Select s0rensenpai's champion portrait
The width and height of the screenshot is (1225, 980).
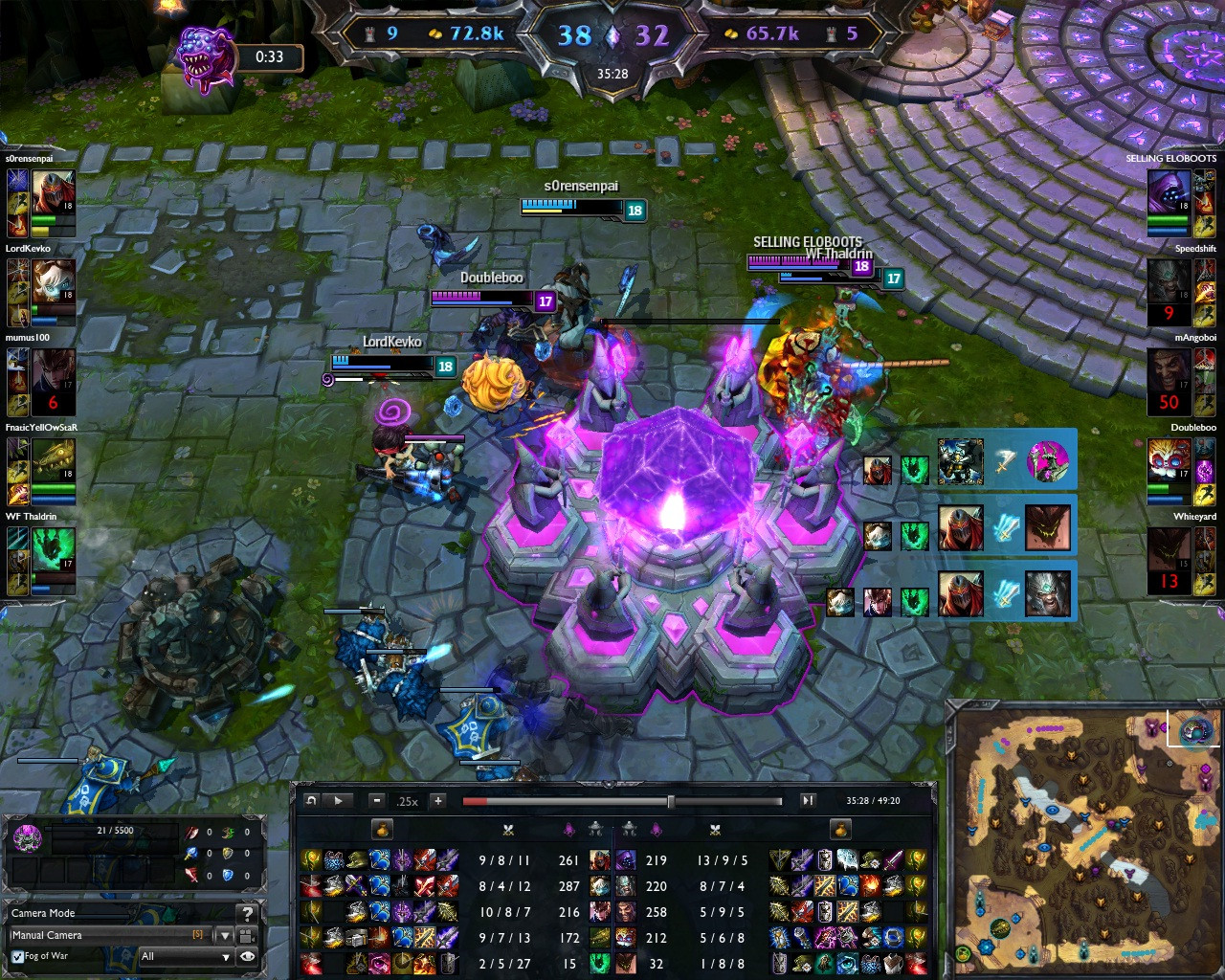(53, 192)
